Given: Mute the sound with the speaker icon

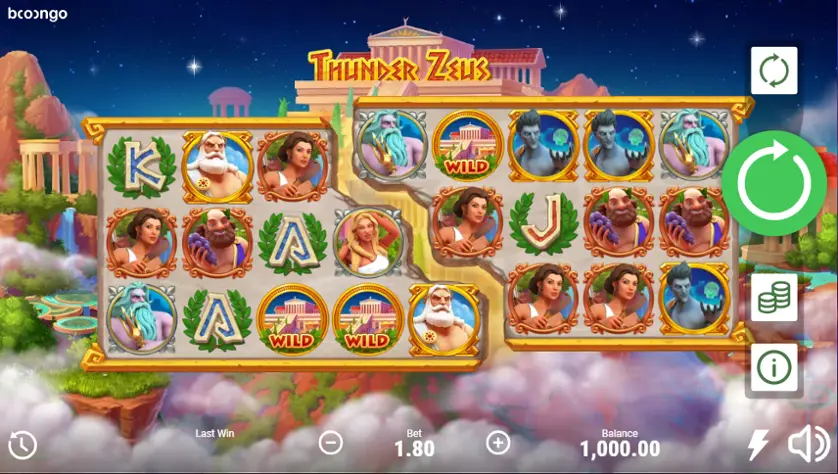Looking at the screenshot, I should [x=808, y=444].
